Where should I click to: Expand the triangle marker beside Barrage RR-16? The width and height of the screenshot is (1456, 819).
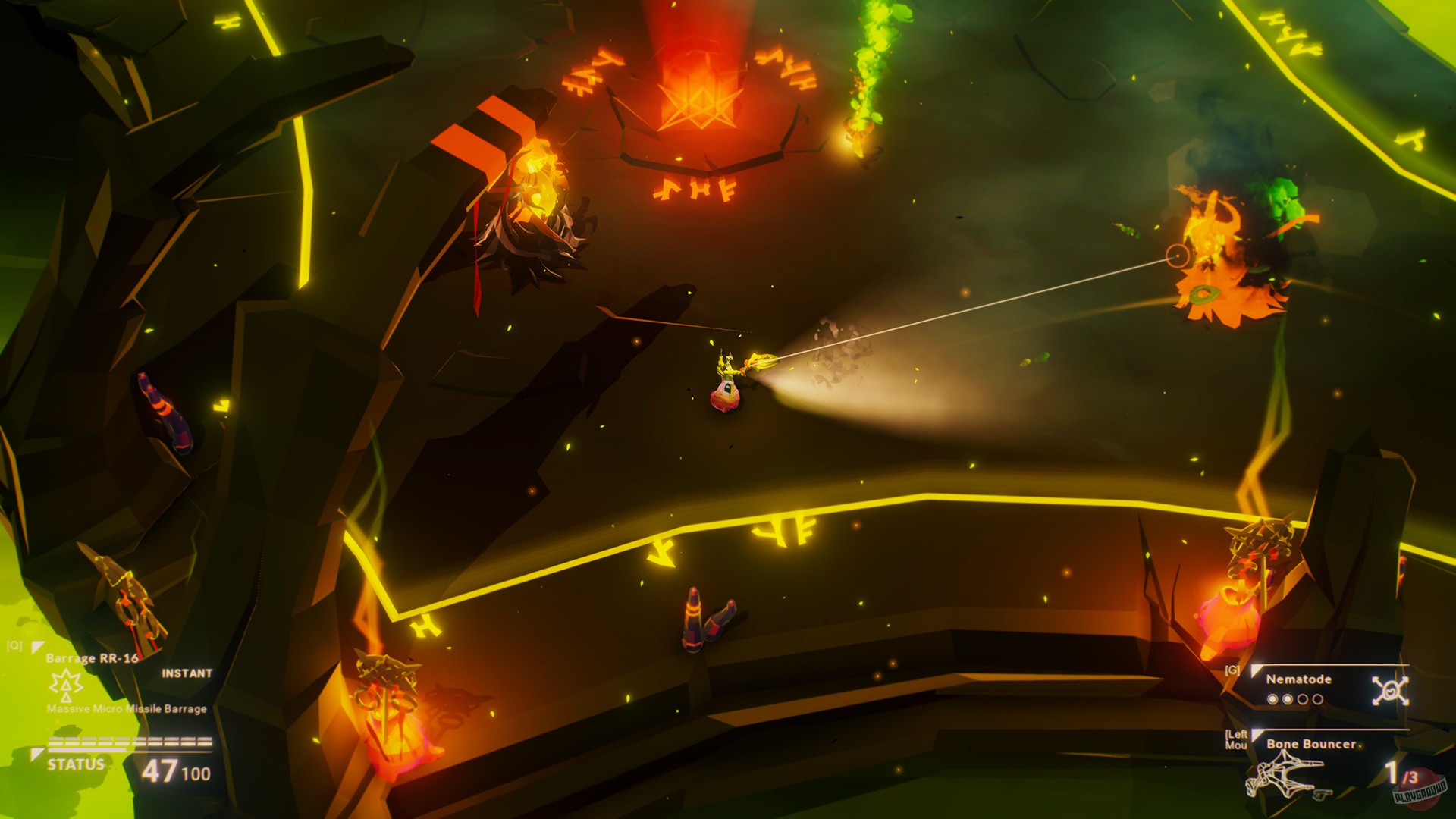[x=37, y=646]
